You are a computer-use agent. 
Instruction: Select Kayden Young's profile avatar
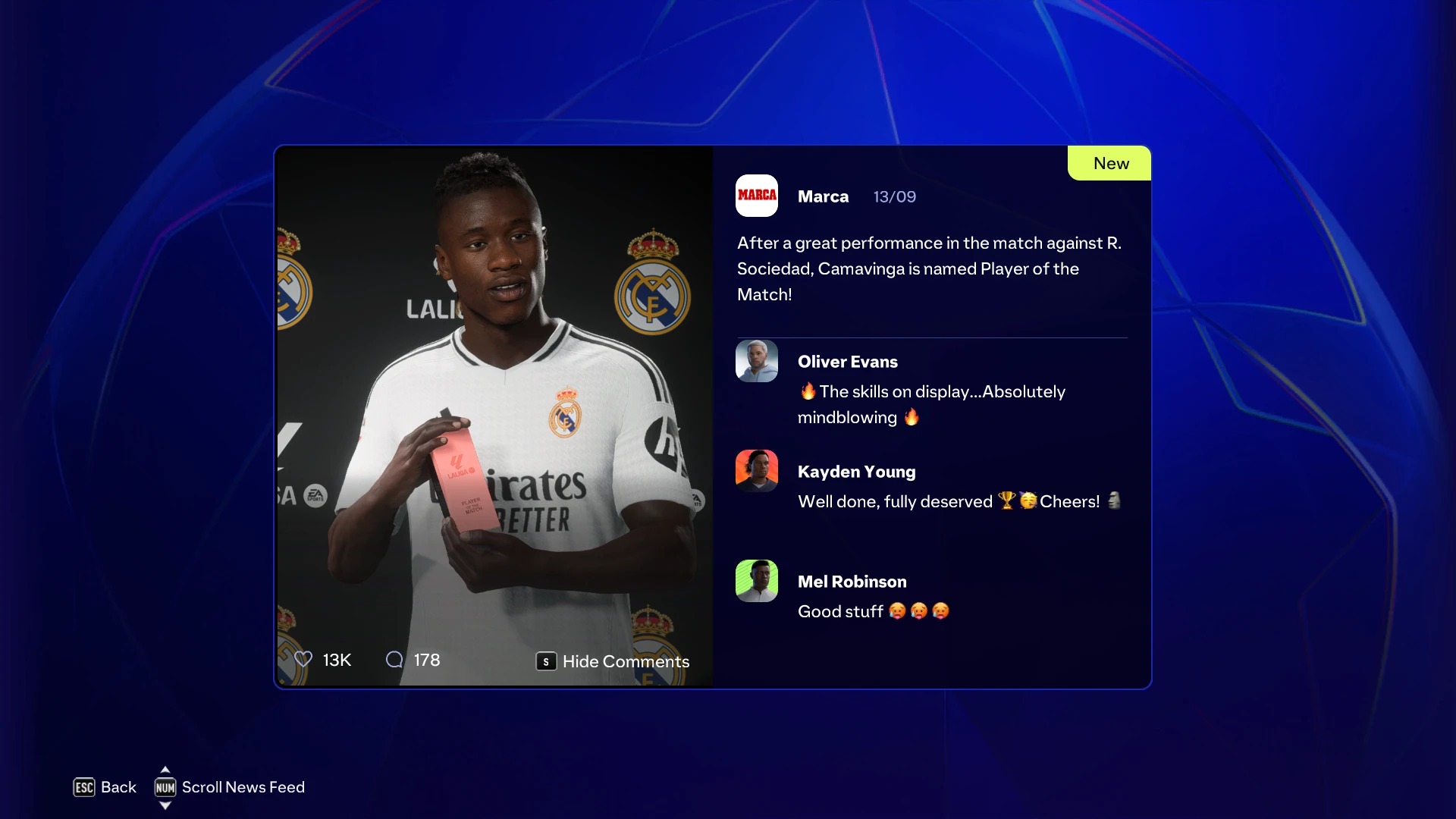point(757,471)
